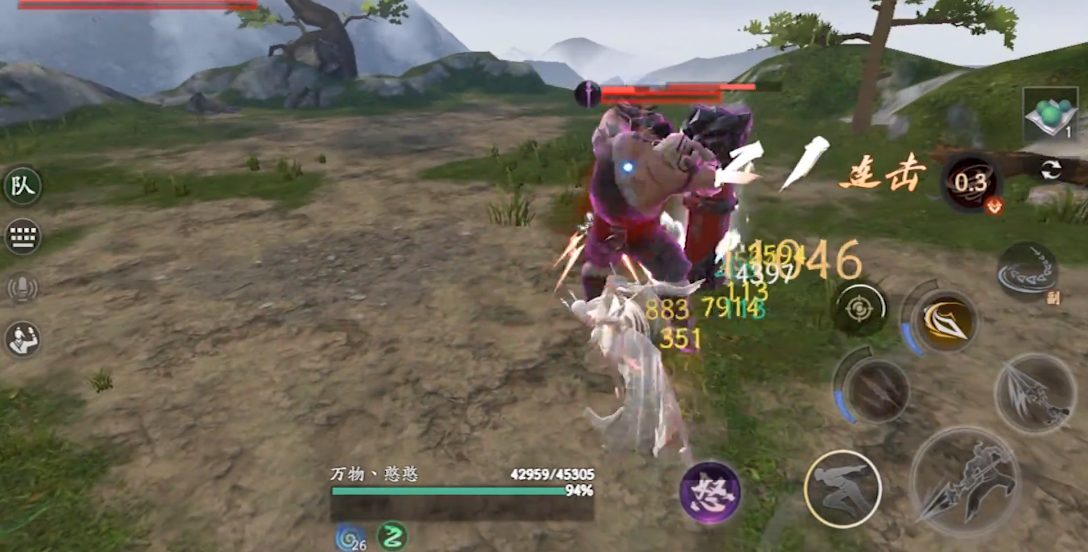
Task: Select the blue swirl buff icon
Action: 350,537
